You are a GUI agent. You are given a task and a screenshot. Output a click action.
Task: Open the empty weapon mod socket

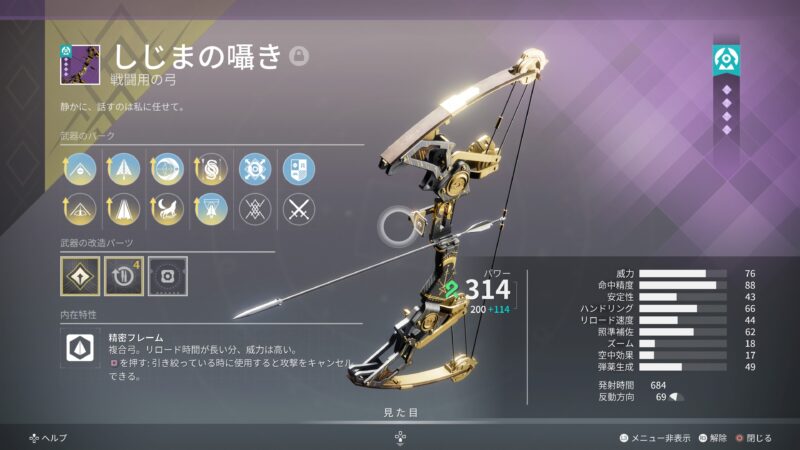coord(167,275)
